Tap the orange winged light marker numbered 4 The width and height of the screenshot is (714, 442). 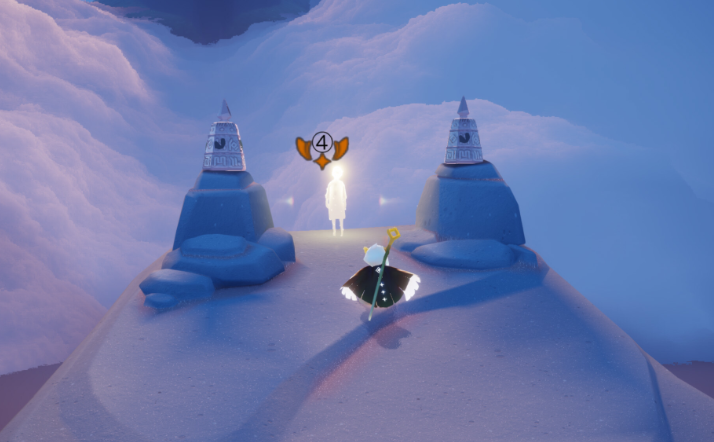tap(322, 146)
